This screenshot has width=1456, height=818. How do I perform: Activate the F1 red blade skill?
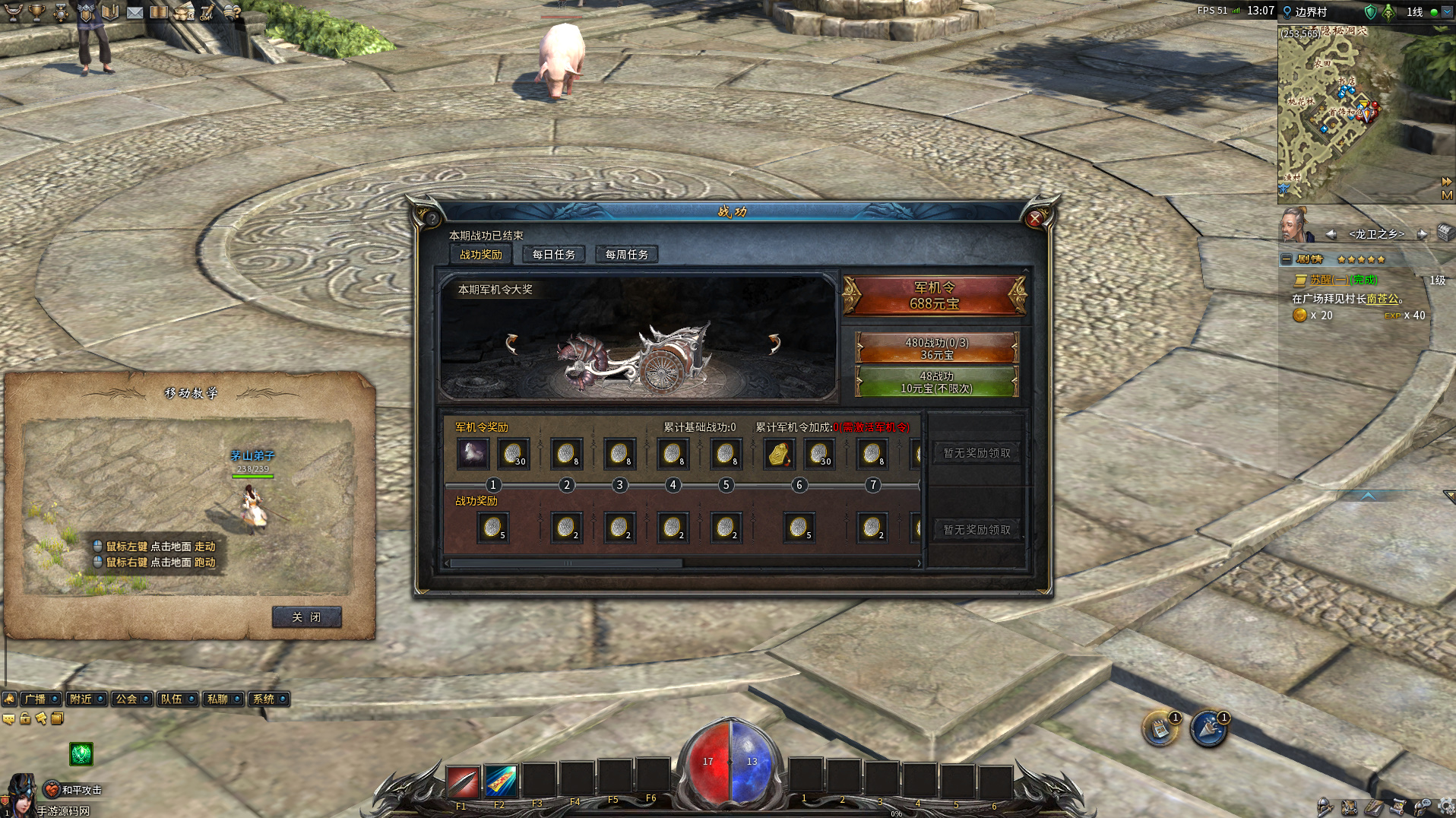(x=462, y=782)
